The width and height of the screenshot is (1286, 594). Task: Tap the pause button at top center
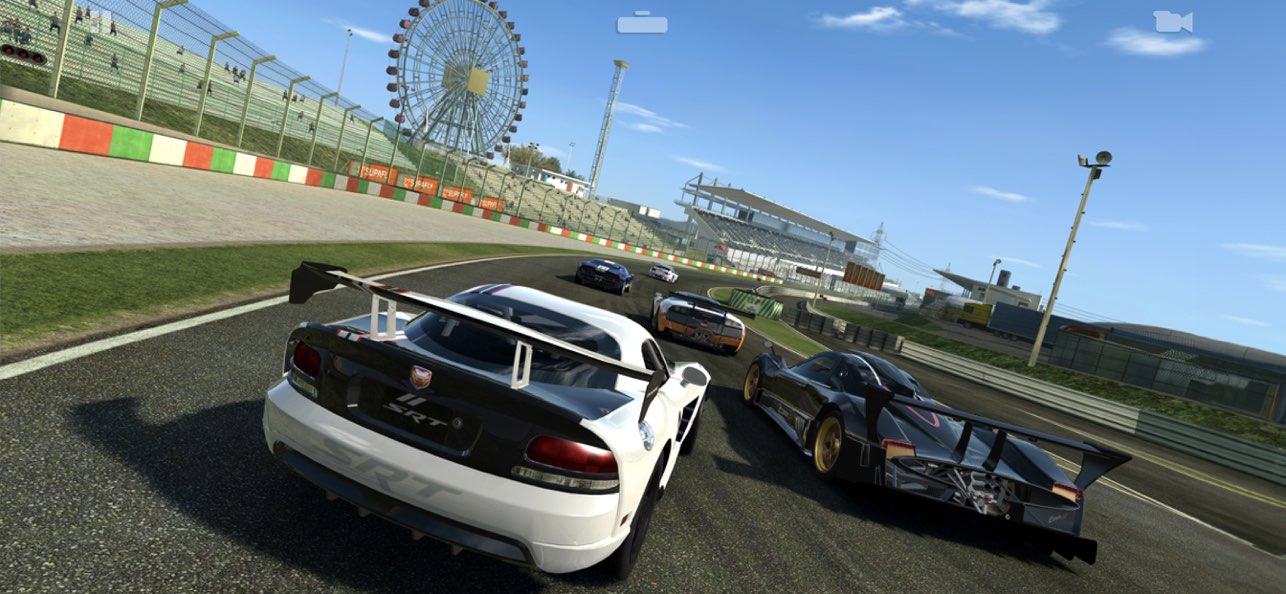tap(642, 23)
